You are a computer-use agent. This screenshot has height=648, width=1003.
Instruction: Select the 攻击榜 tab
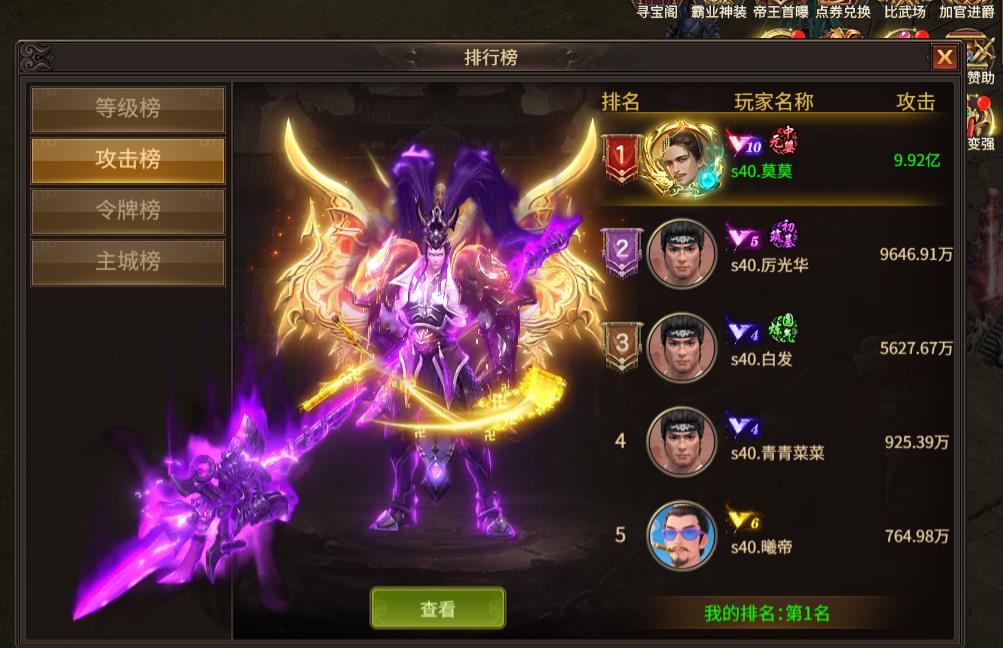click(x=128, y=160)
